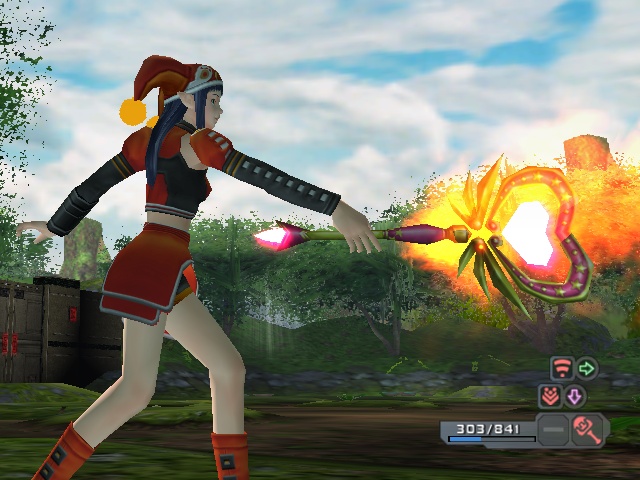The image size is (640, 480).
Task: Click the purple down-arrow icon
Action: coord(575,397)
